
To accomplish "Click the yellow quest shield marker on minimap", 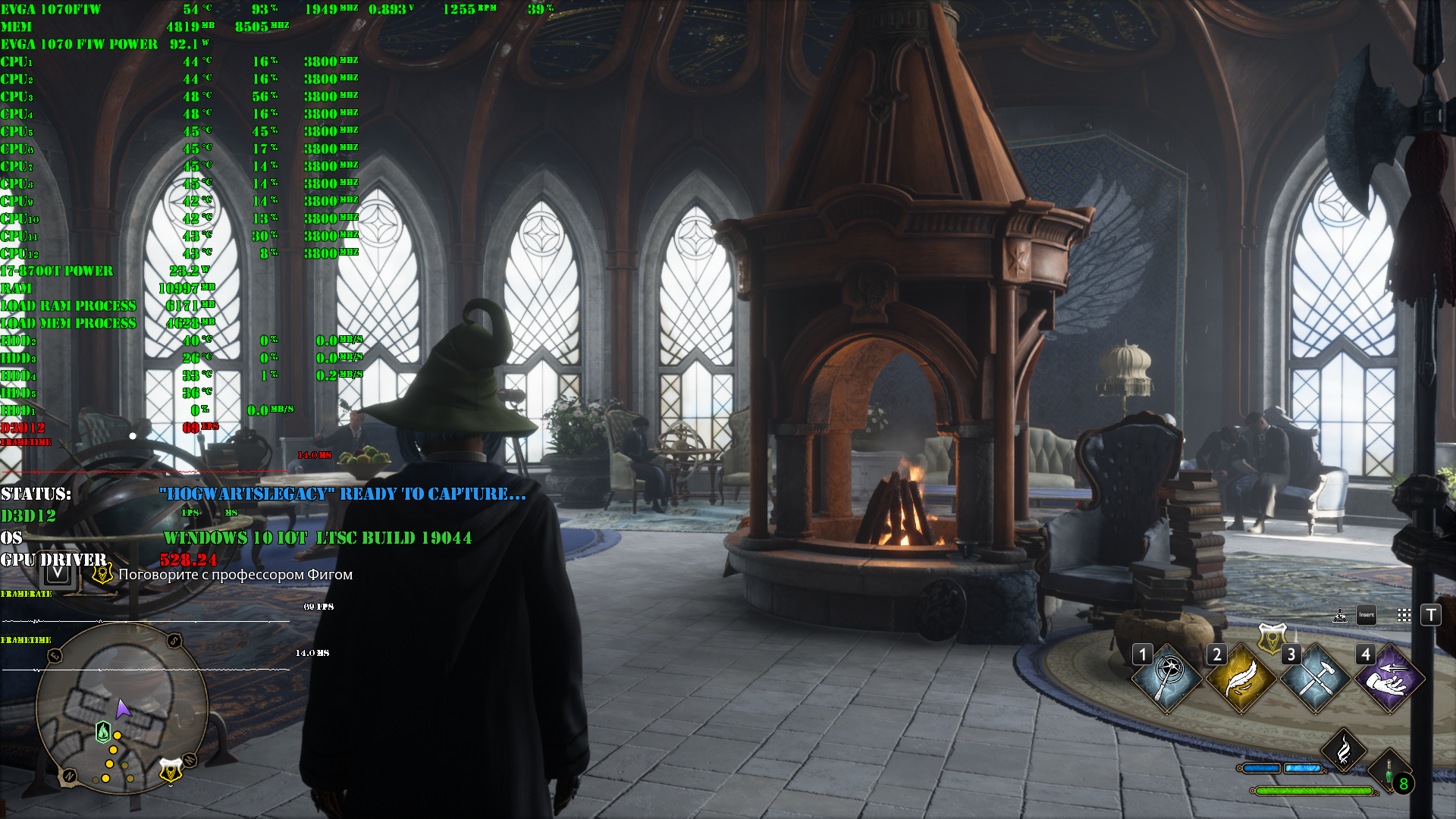I will coord(171,770).
